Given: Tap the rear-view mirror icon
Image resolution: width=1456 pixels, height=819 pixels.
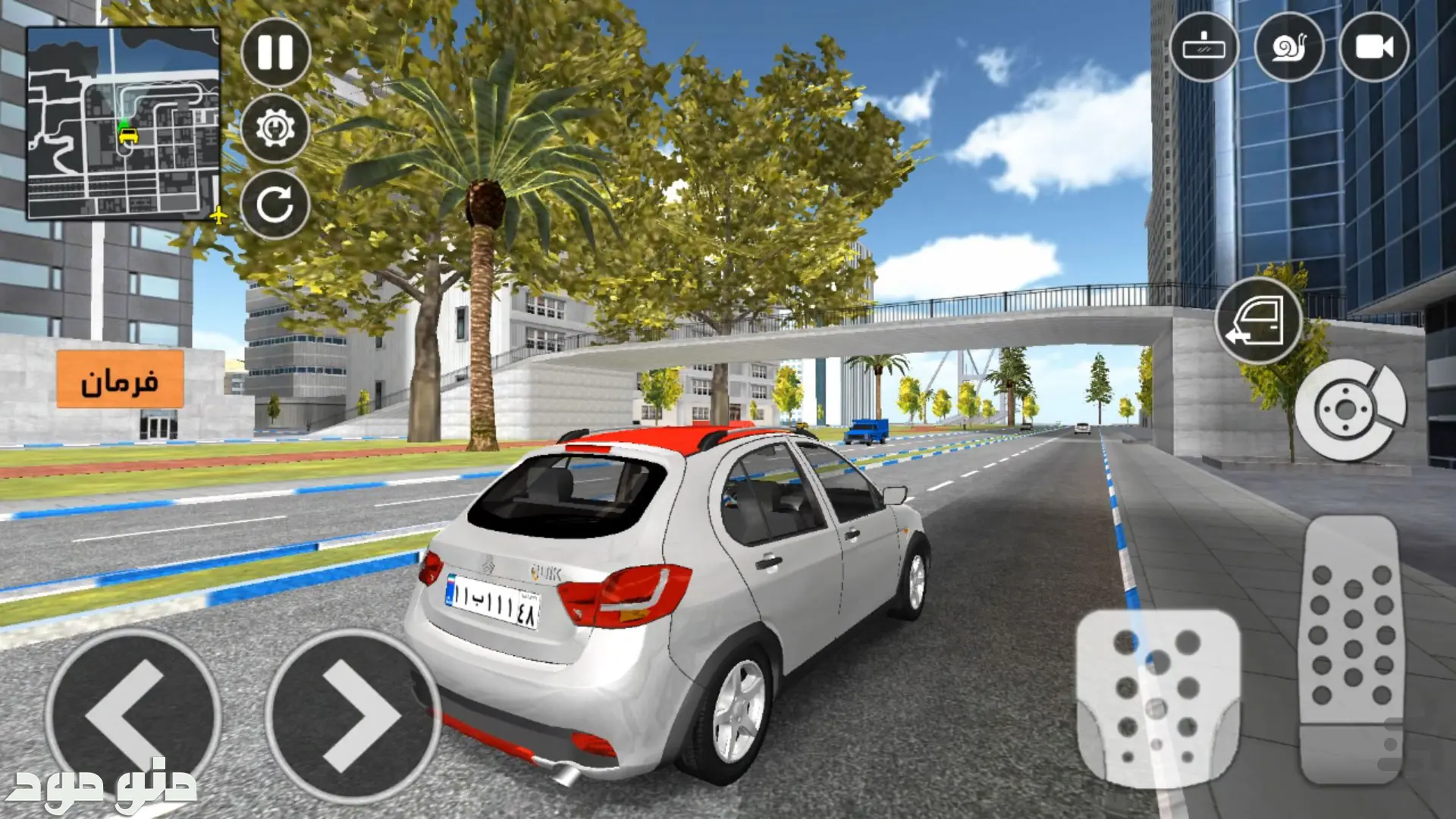Looking at the screenshot, I should [x=1203, y=47].
